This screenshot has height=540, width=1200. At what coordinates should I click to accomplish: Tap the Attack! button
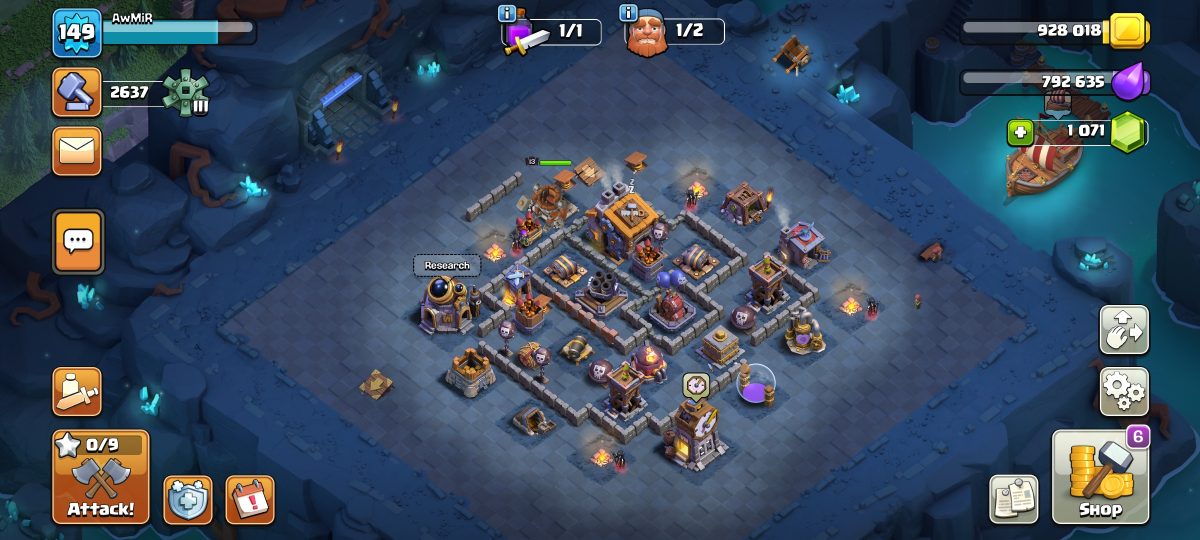pyautogui.click(x=101, y=478)
